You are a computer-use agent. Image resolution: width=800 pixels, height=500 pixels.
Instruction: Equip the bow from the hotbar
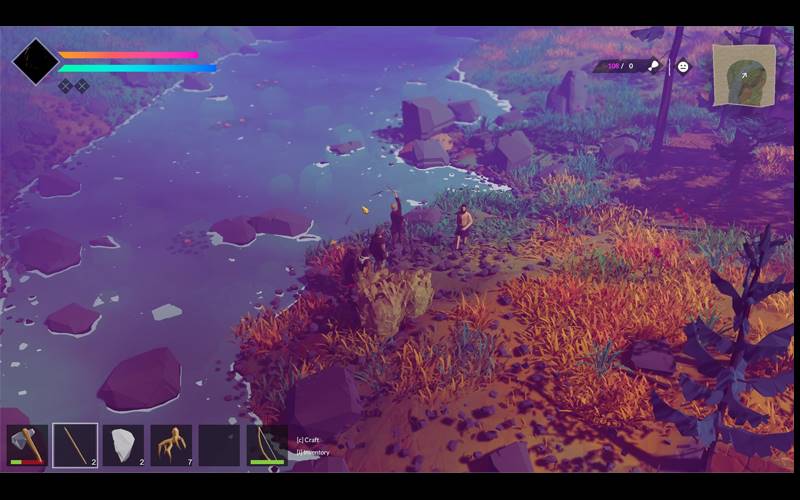pyautogui.click(x=267, y=445)
